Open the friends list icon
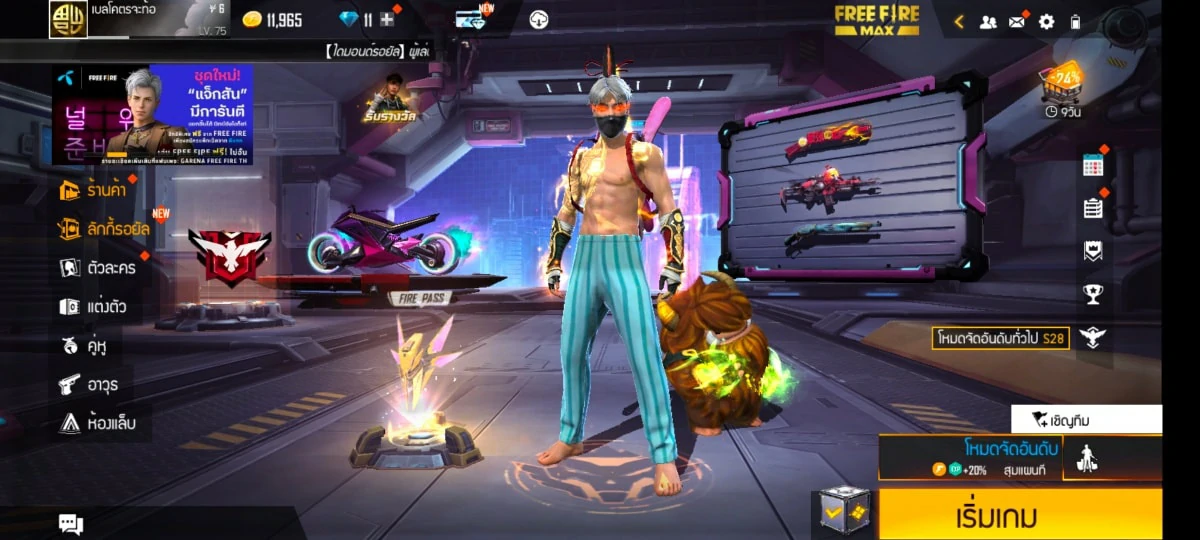The height and width of the screenshot is (540, 1200). pos(988,21)
